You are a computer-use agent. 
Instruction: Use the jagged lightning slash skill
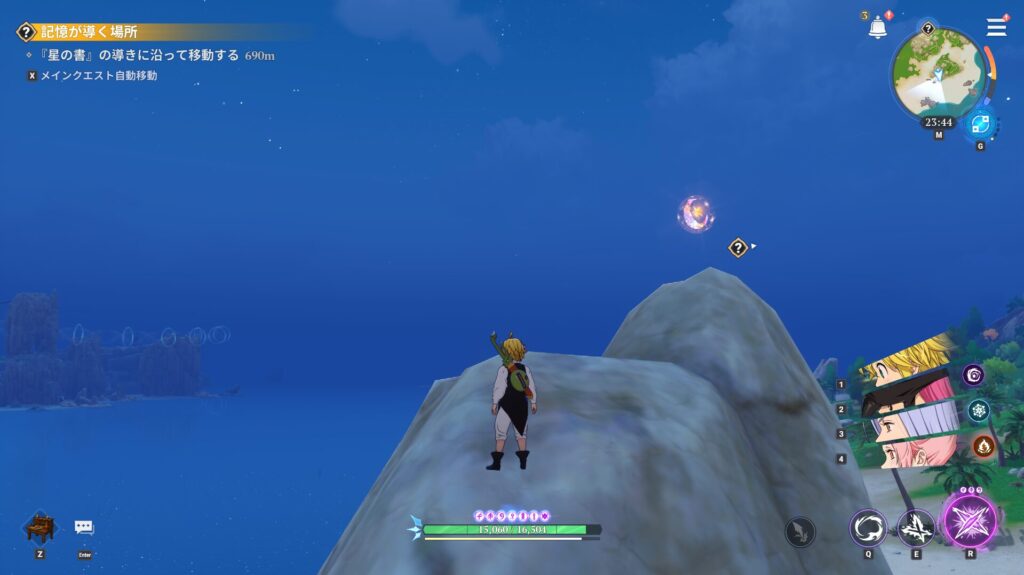point(915,527)
